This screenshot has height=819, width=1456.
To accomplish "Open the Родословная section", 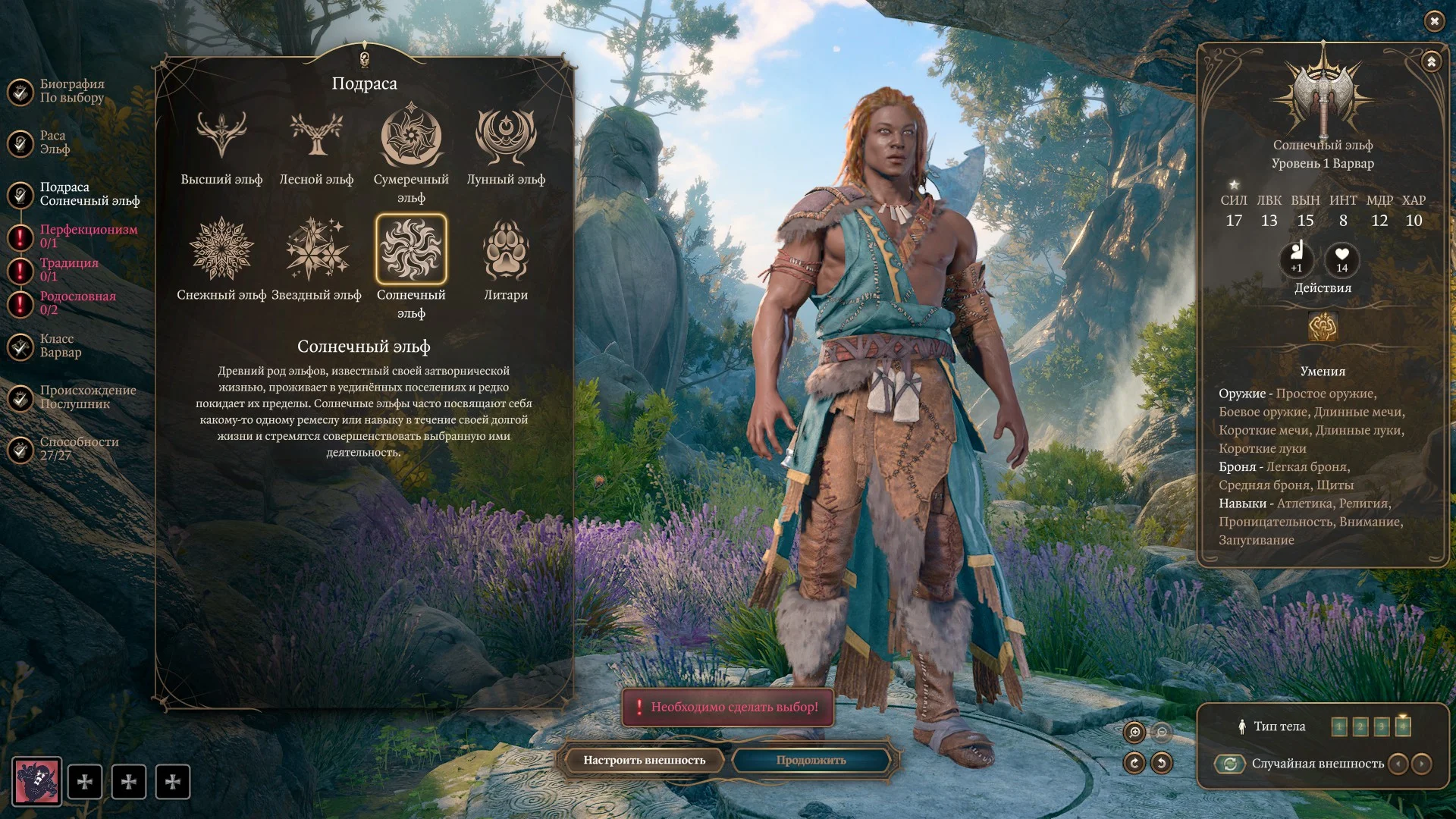I will [77, 303].
